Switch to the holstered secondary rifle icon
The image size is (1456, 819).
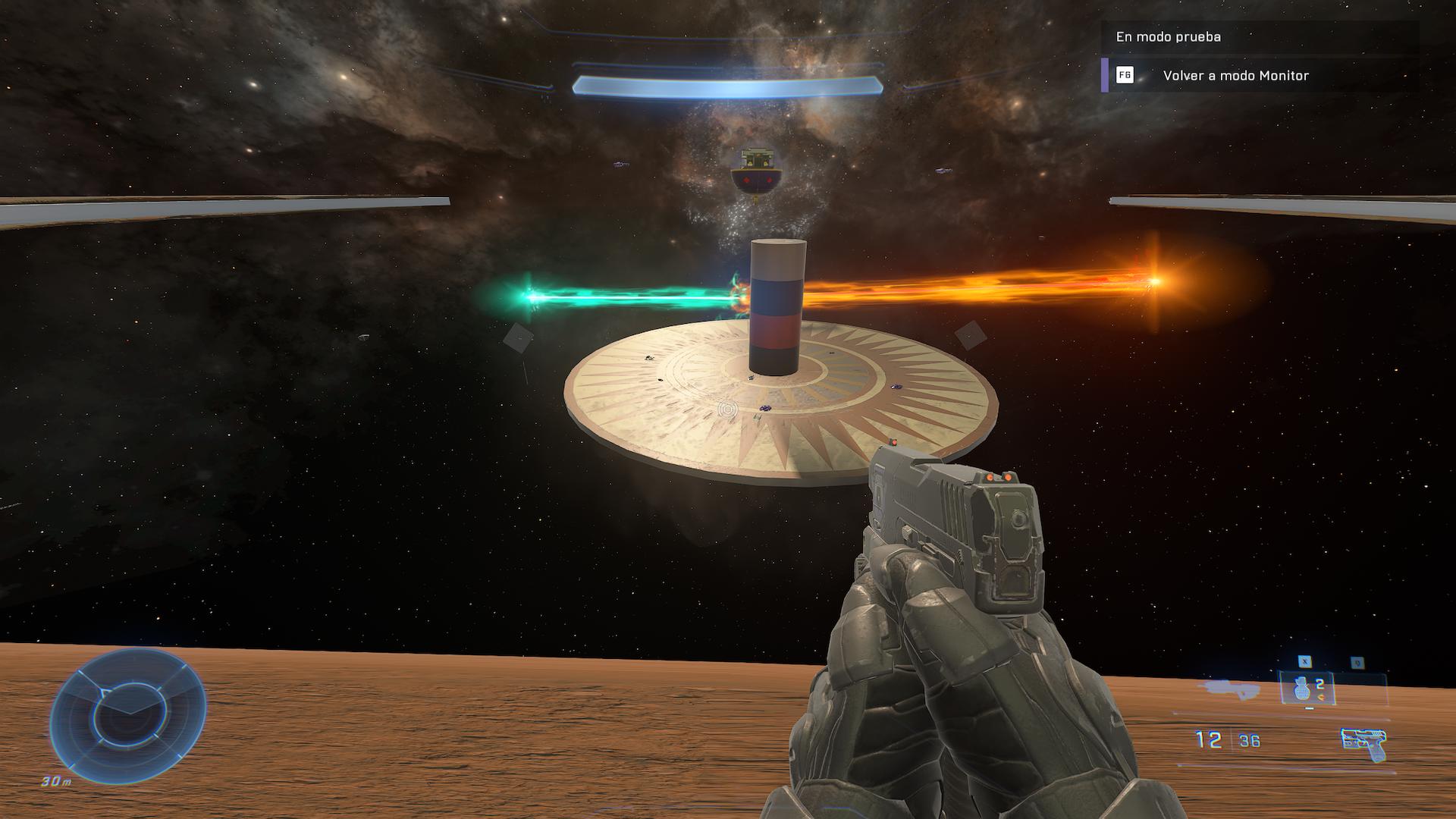click(1228, 689)
